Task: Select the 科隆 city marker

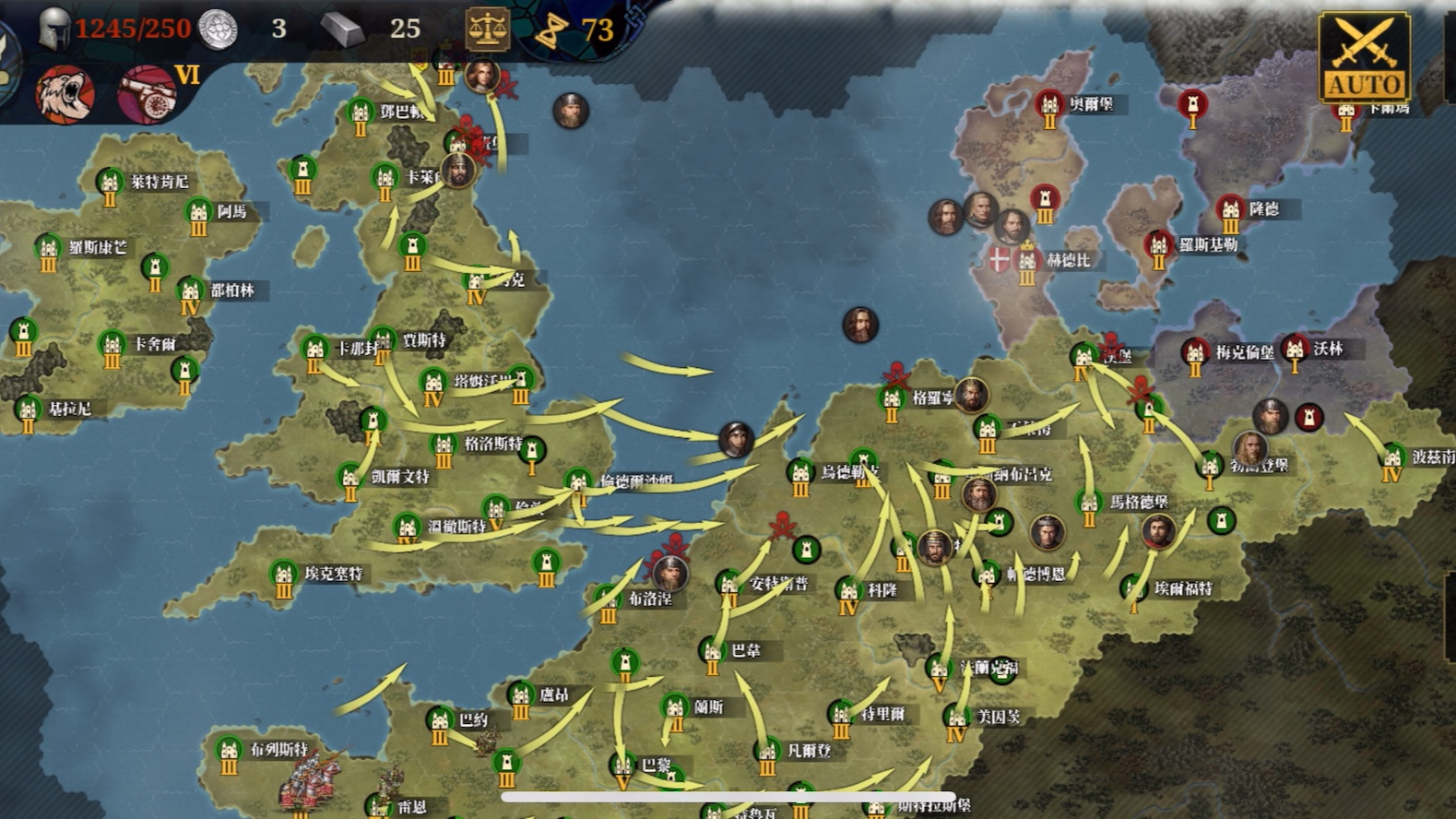Action: point(849,592)
